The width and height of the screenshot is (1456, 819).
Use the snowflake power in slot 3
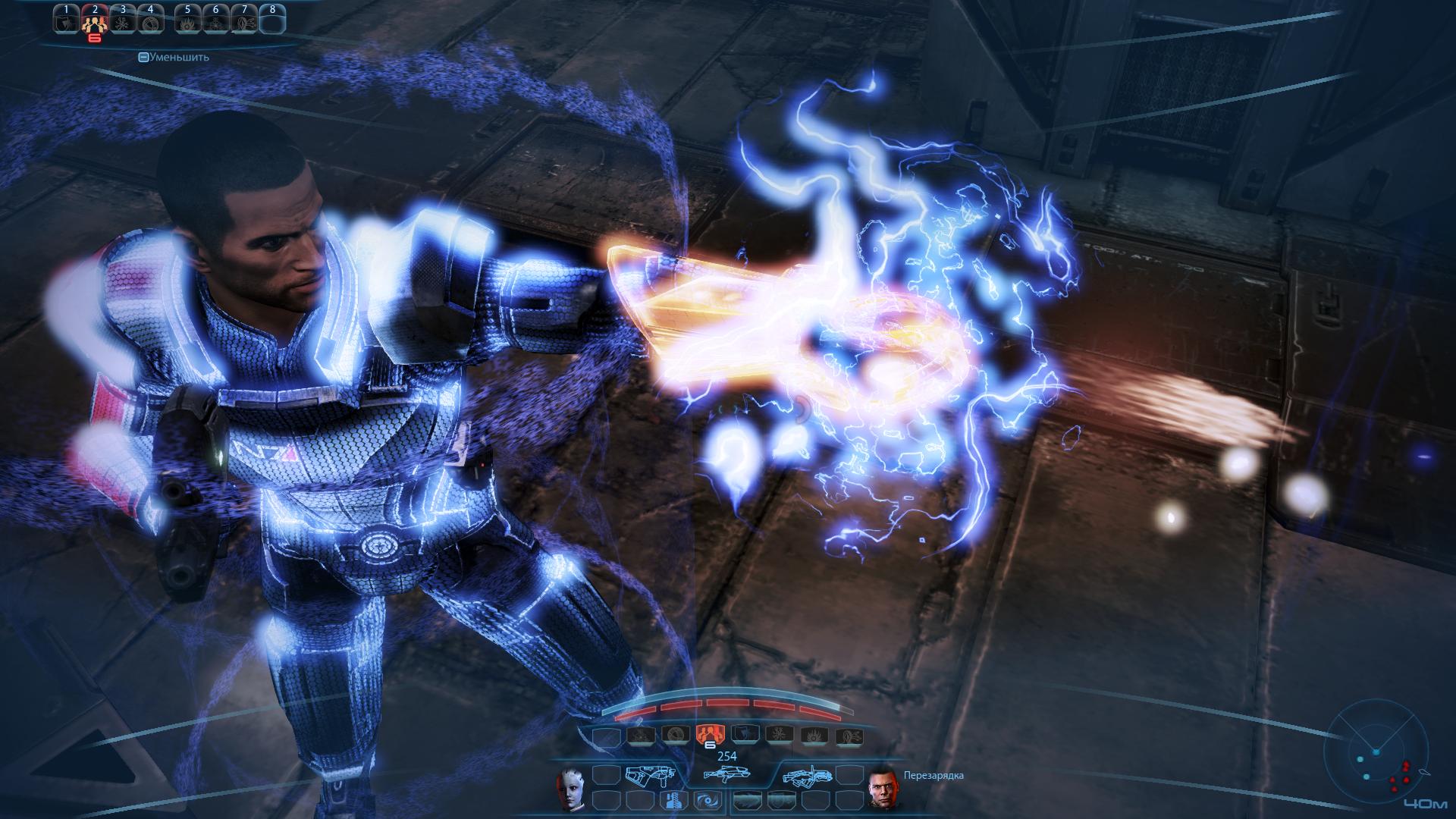click(x=122, y=23)
